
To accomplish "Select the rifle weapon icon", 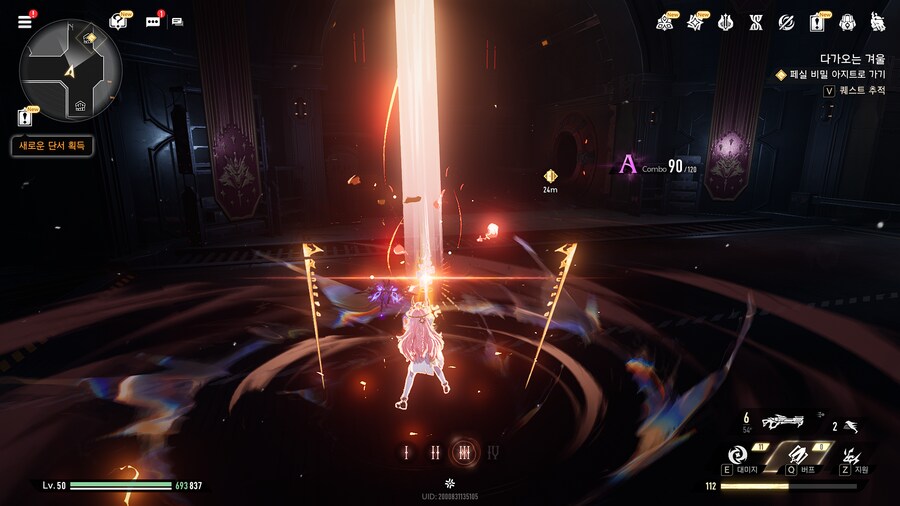I will coord(782,423).
